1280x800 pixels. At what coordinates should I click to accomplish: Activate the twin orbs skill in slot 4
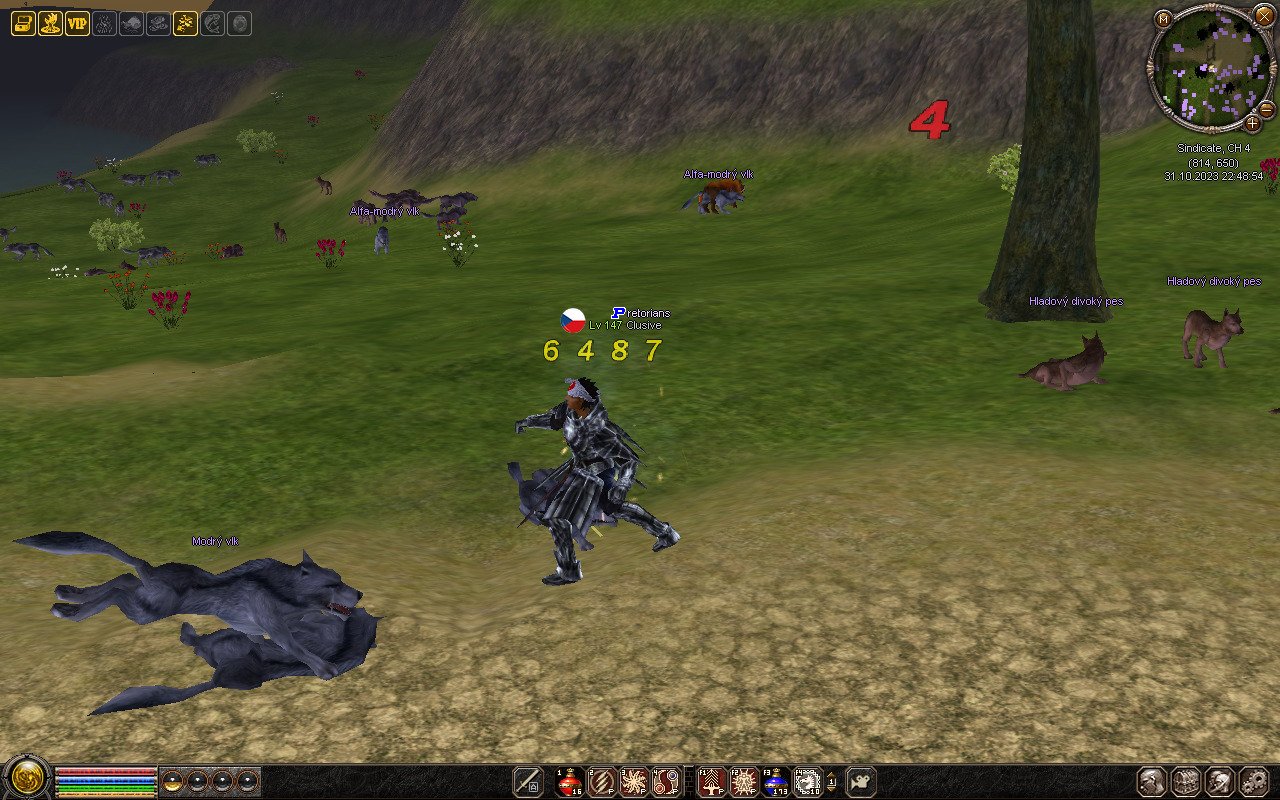click(x=666, y=782)
